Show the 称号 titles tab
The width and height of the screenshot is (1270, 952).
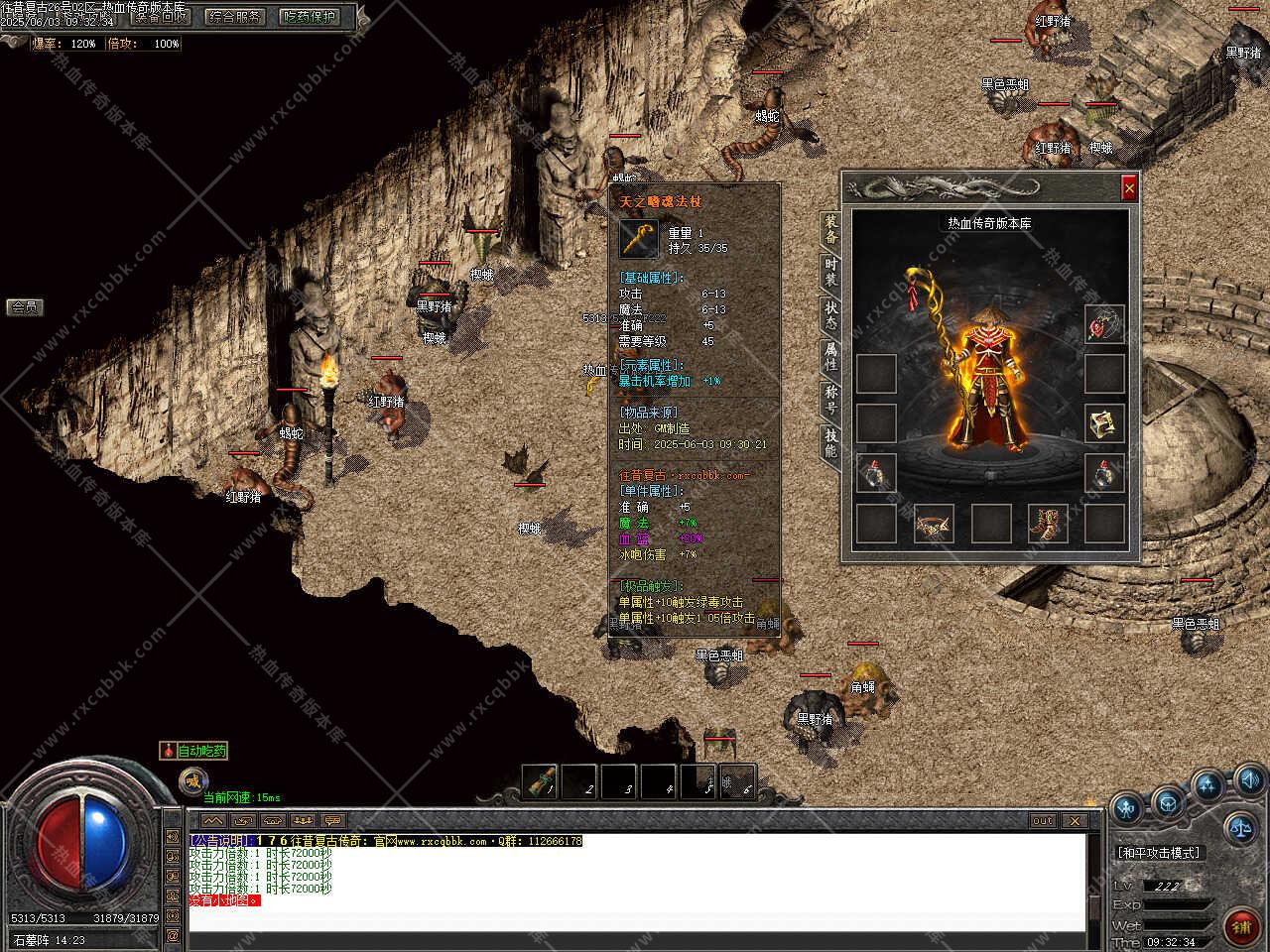tap(830, 398)
